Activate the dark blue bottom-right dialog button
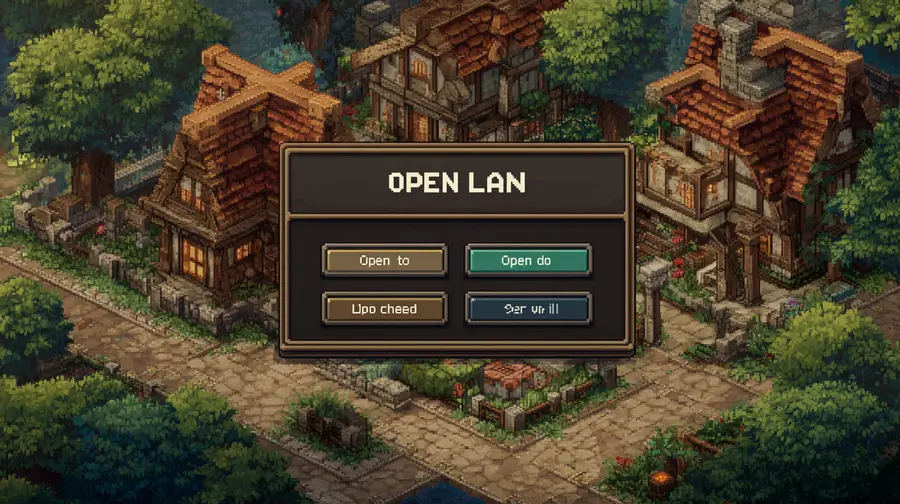 tap(527, 309)
